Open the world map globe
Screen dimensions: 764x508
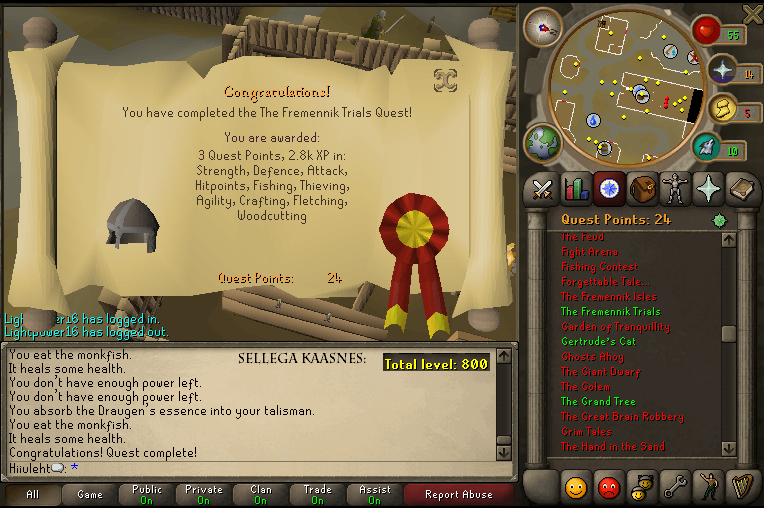tap(544, 141)
